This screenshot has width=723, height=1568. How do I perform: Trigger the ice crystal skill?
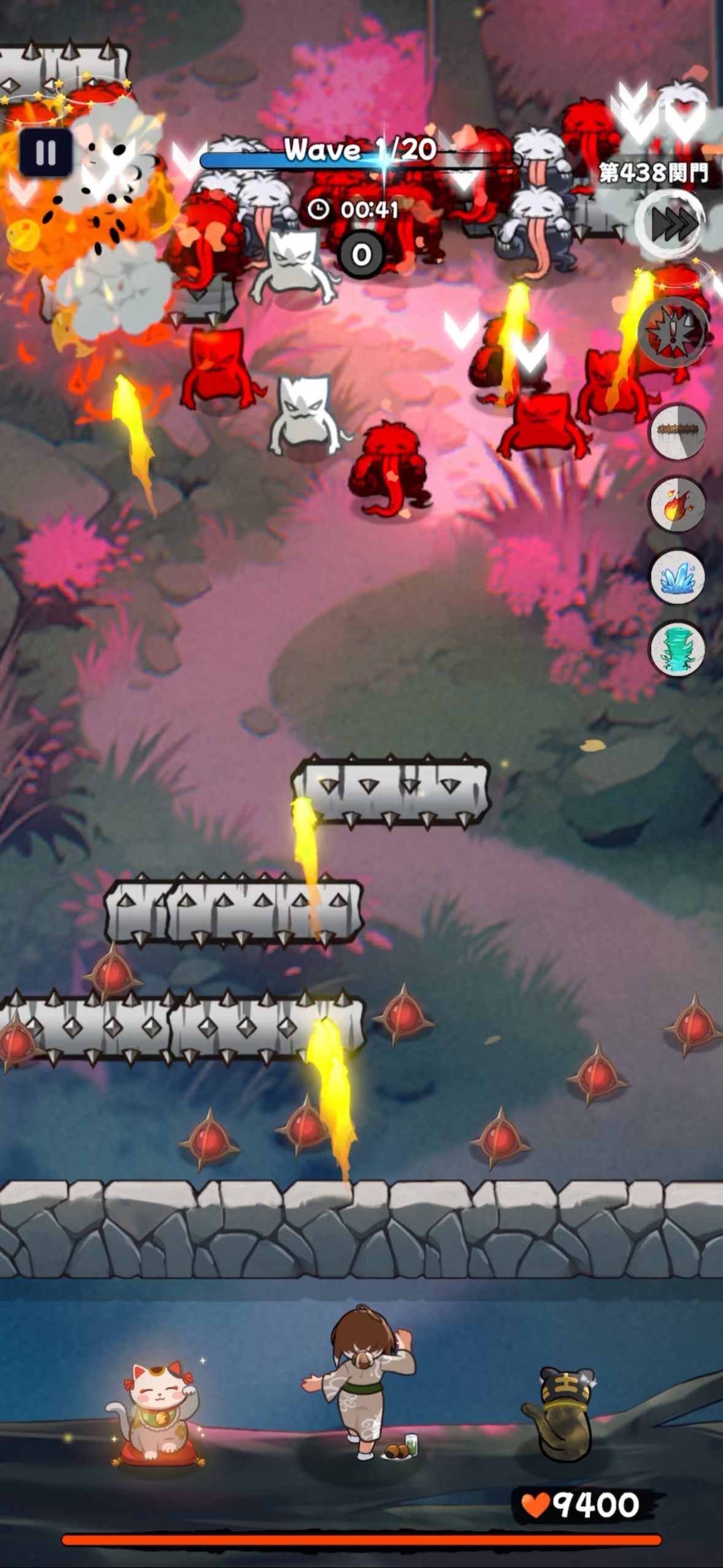(x=677, y=577)
